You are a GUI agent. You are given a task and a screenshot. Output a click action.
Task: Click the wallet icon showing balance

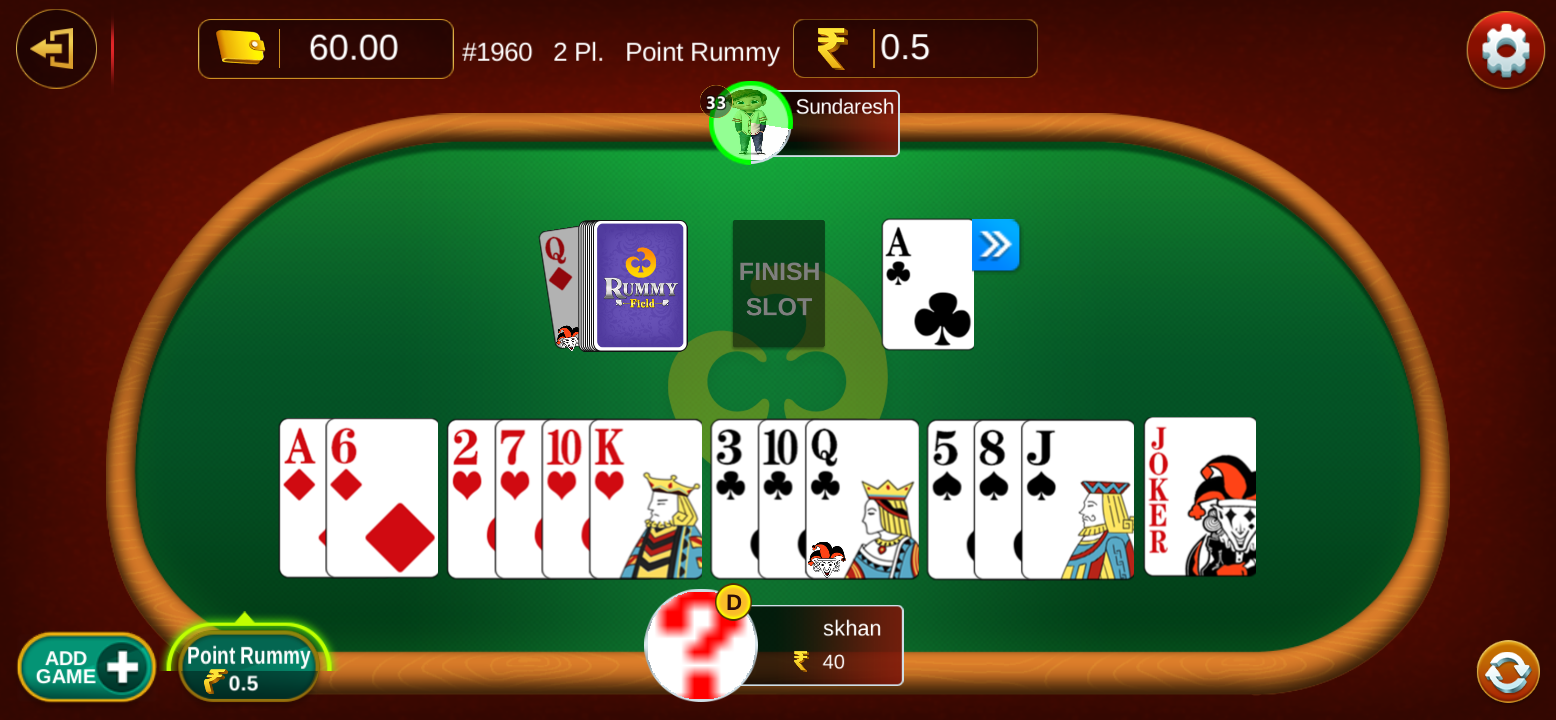tap(240, 46)
